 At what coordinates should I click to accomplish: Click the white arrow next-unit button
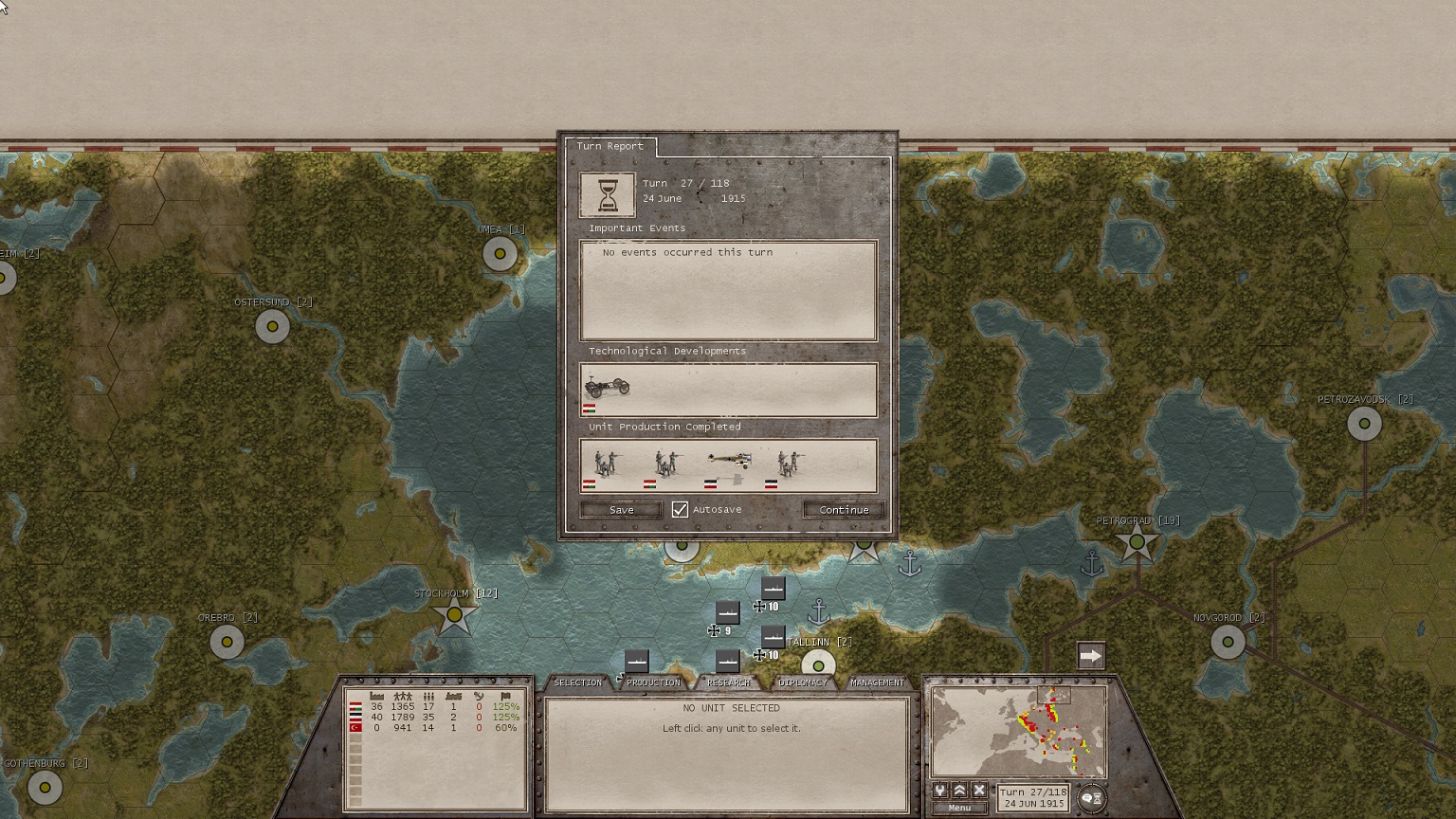pos(1091,656)
